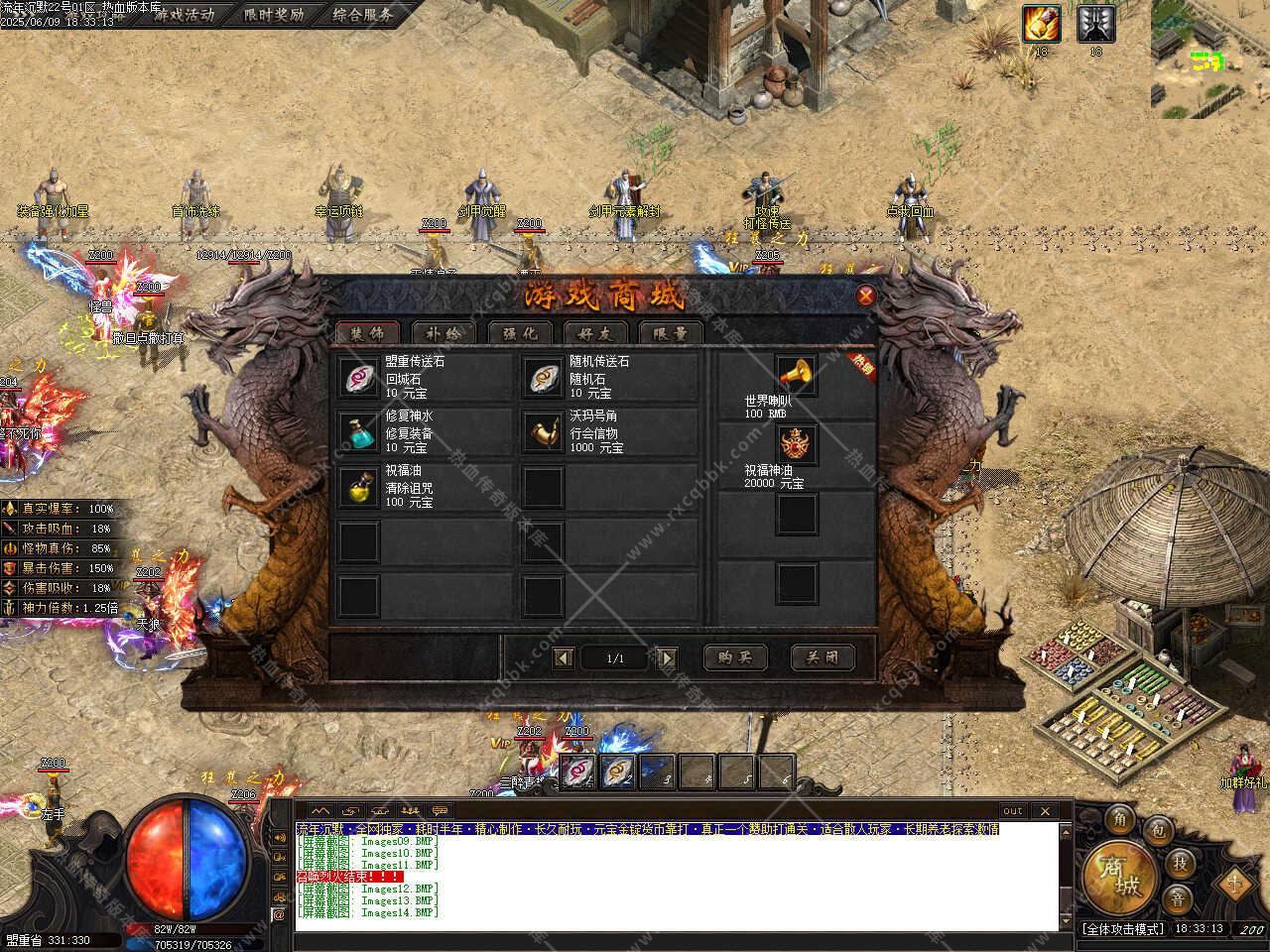Viewport: 1270px width, 952px height.
Task: Select the 盟重传送石 shop item
Action: click(x=358, y=377)
